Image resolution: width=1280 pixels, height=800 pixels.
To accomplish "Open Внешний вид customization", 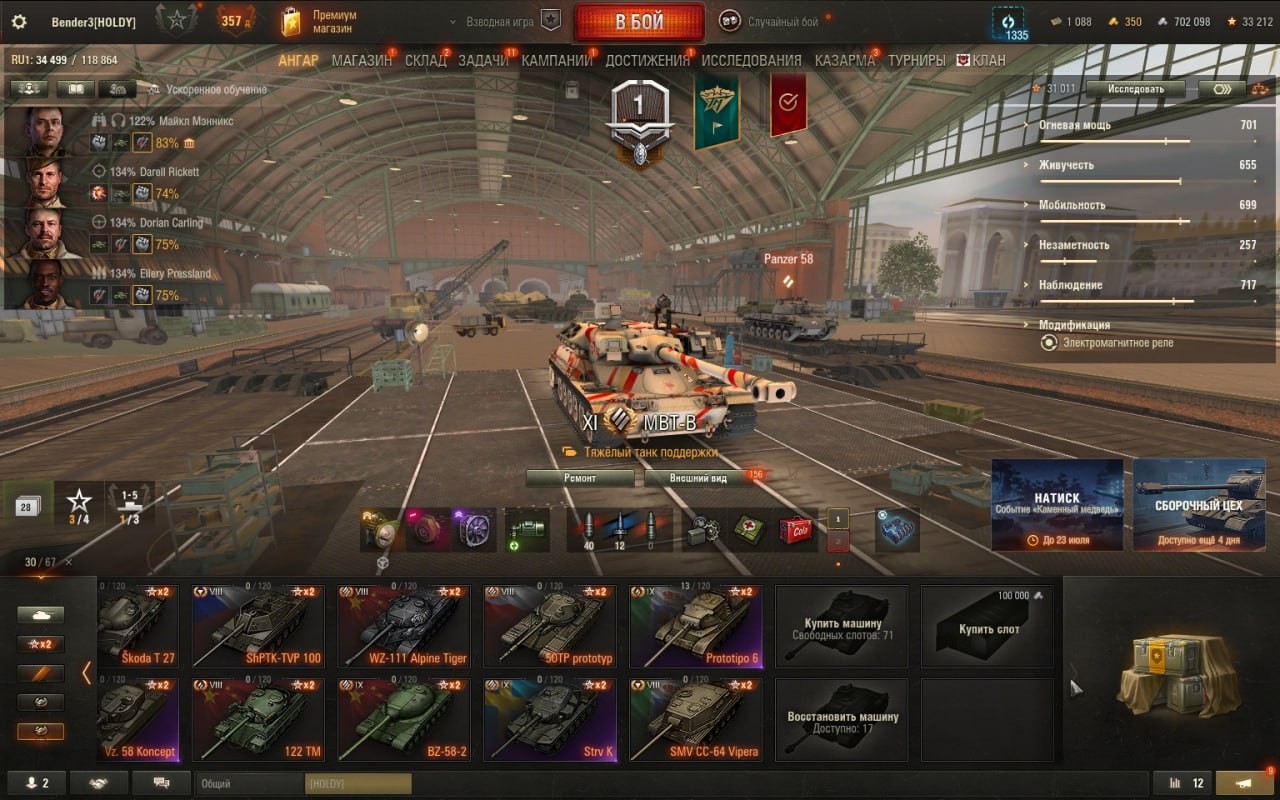I will coord(699,478).
